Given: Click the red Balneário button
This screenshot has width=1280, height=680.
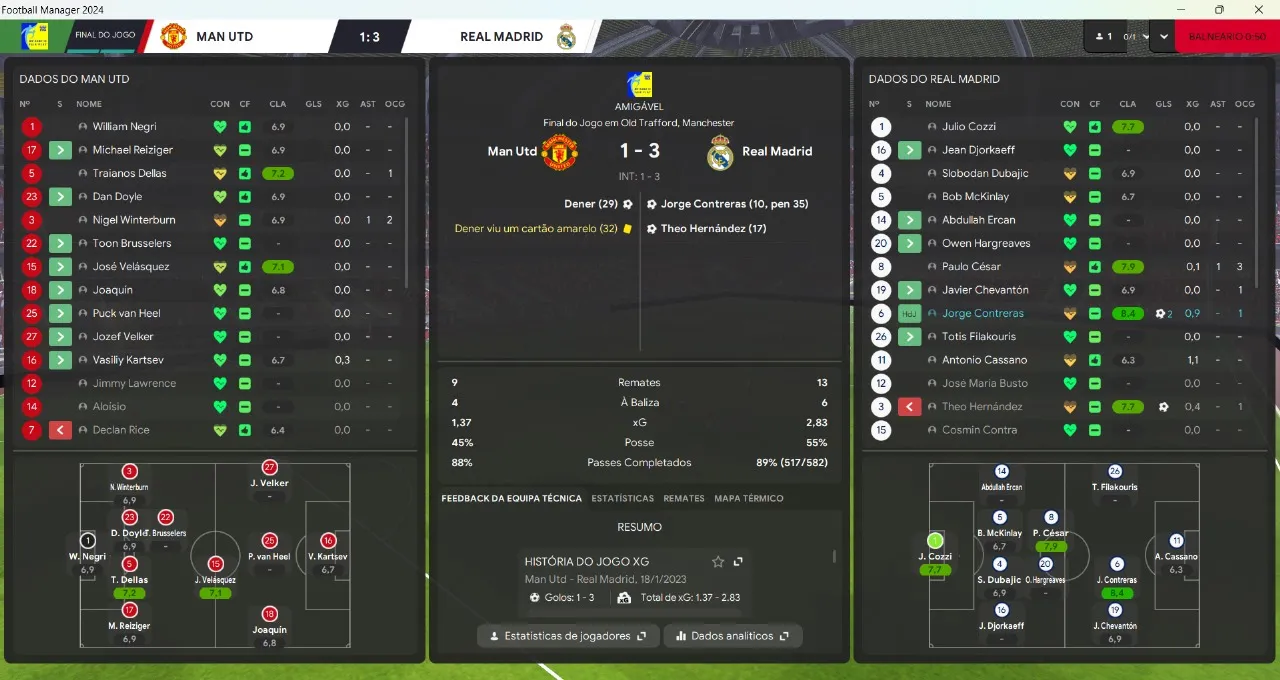Looking at the screenshot, I should 1227,37.
